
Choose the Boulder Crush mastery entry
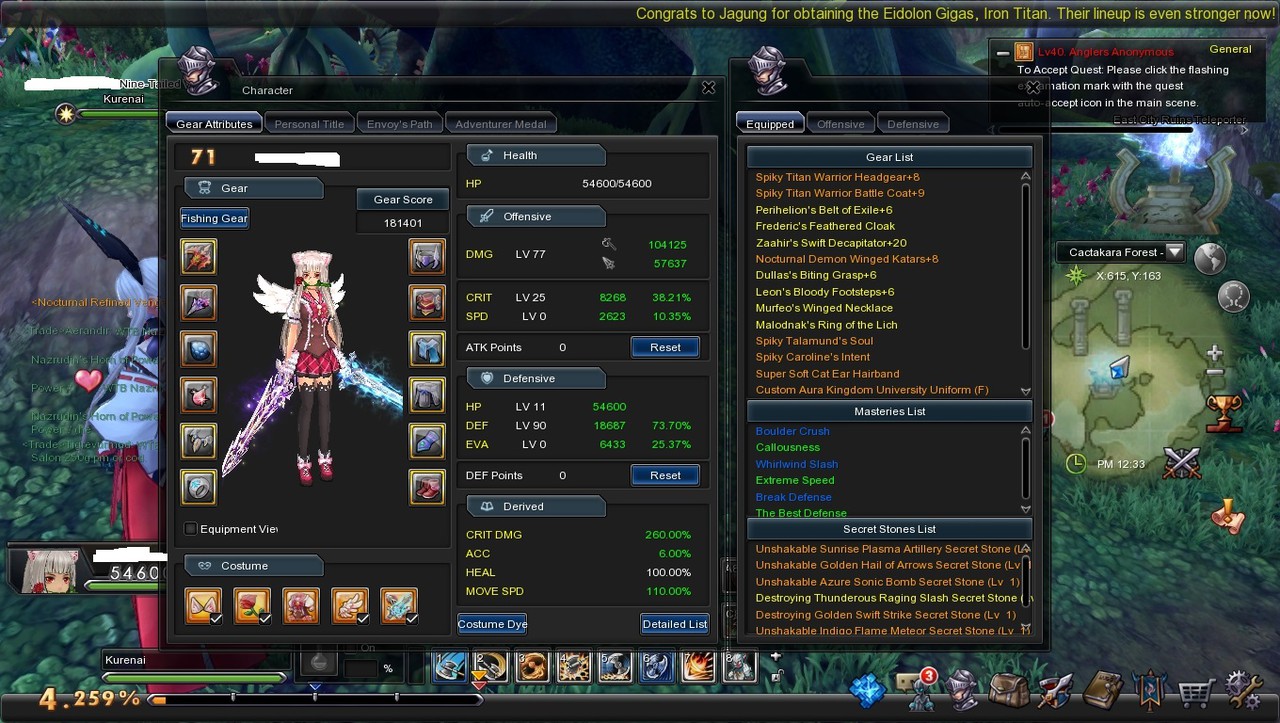(x=792, y=431)
